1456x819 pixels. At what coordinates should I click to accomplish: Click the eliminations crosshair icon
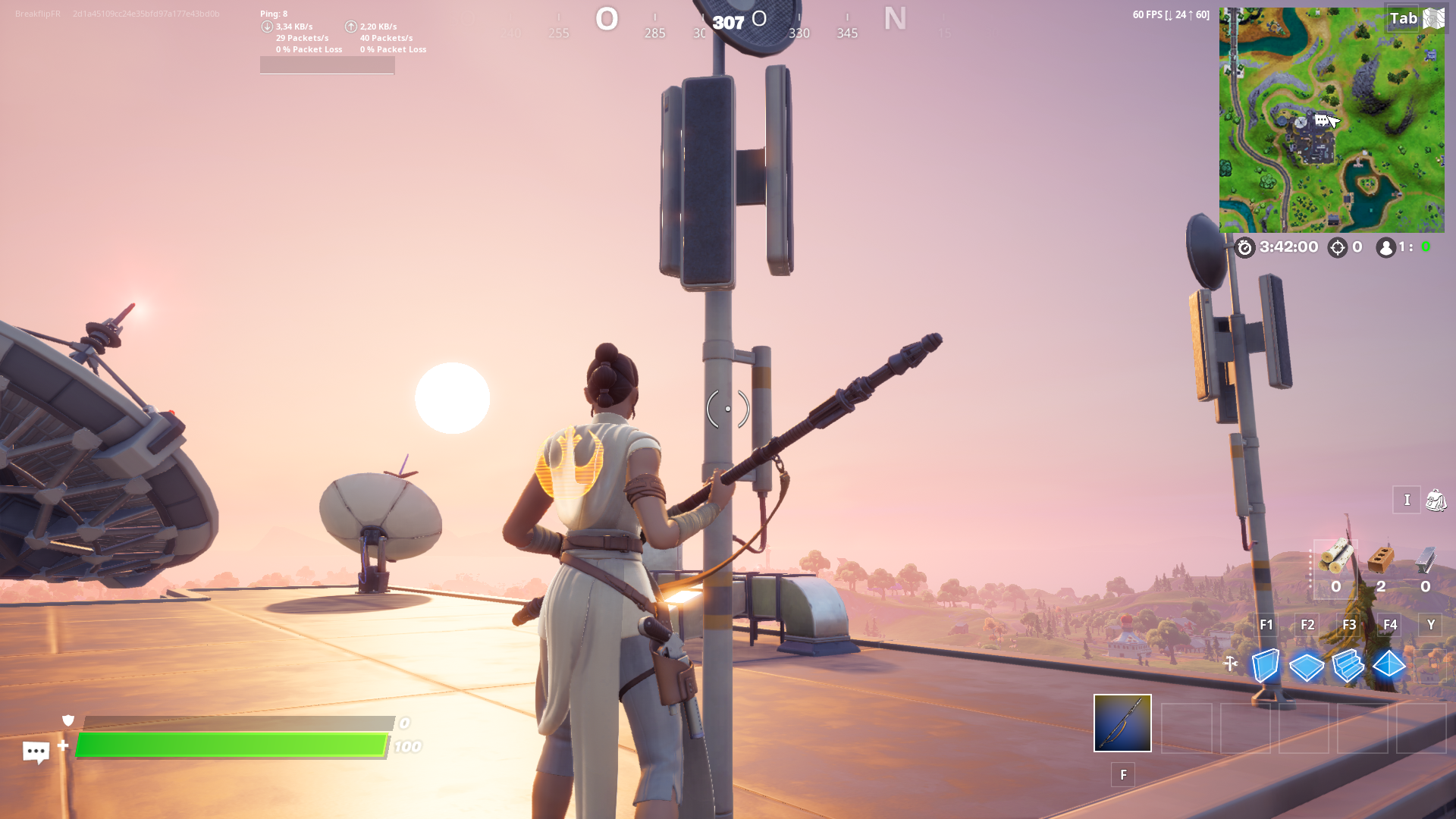pos(1337,247)
